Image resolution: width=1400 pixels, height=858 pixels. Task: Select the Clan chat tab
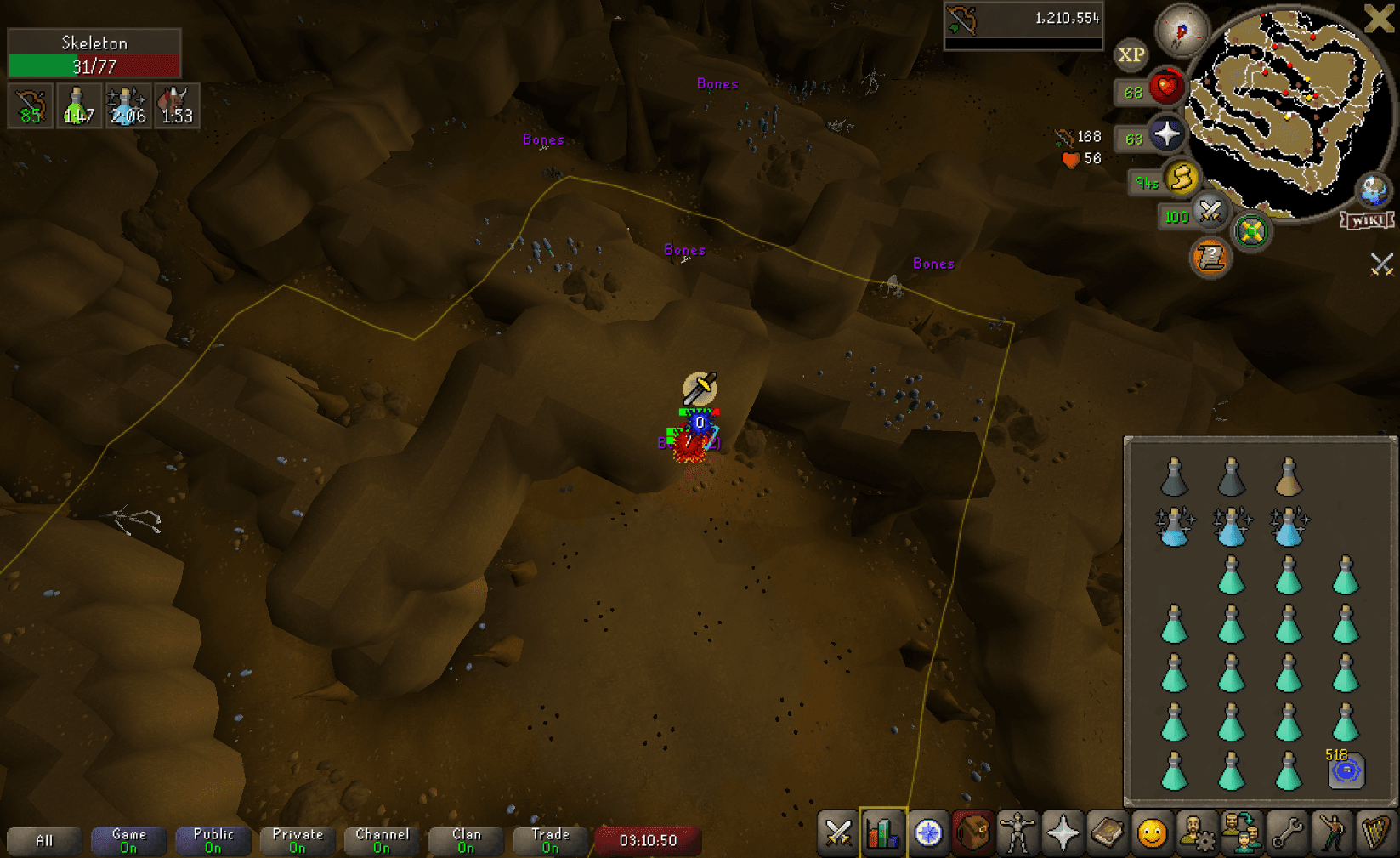tap(466, 839)
